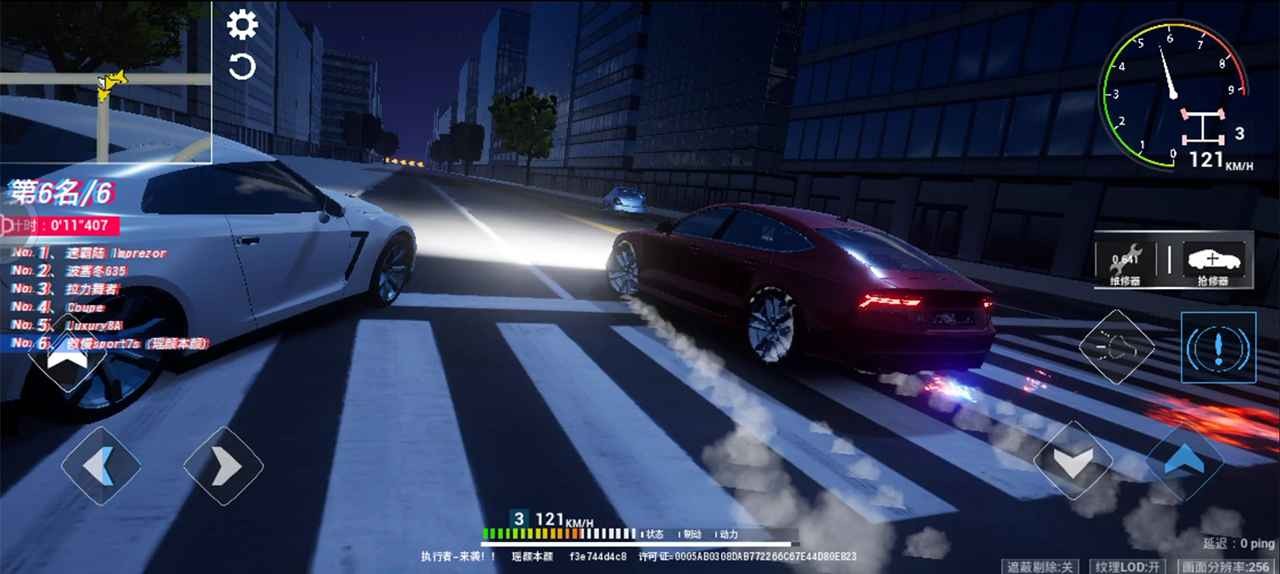Viewport: 1280px width, 574px height.
Task: Engage the handbrake warning button
Action: click(1218, 347)
